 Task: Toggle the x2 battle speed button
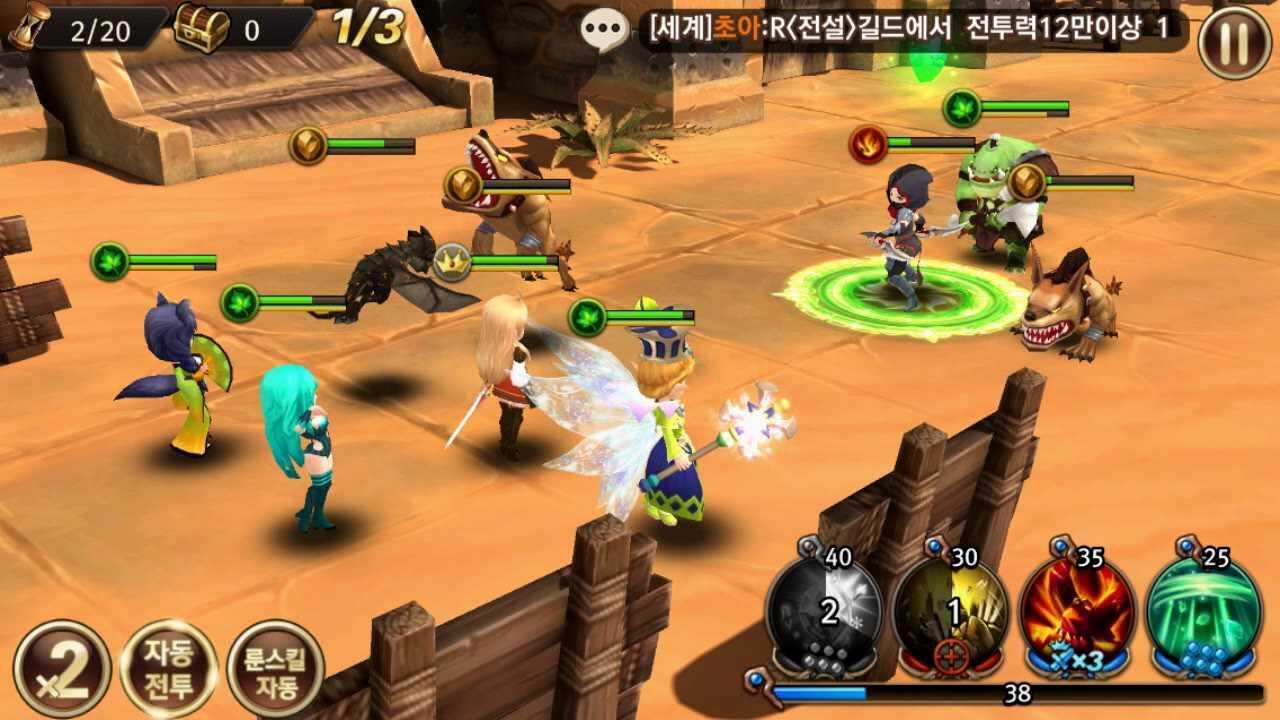click(62, 667)
